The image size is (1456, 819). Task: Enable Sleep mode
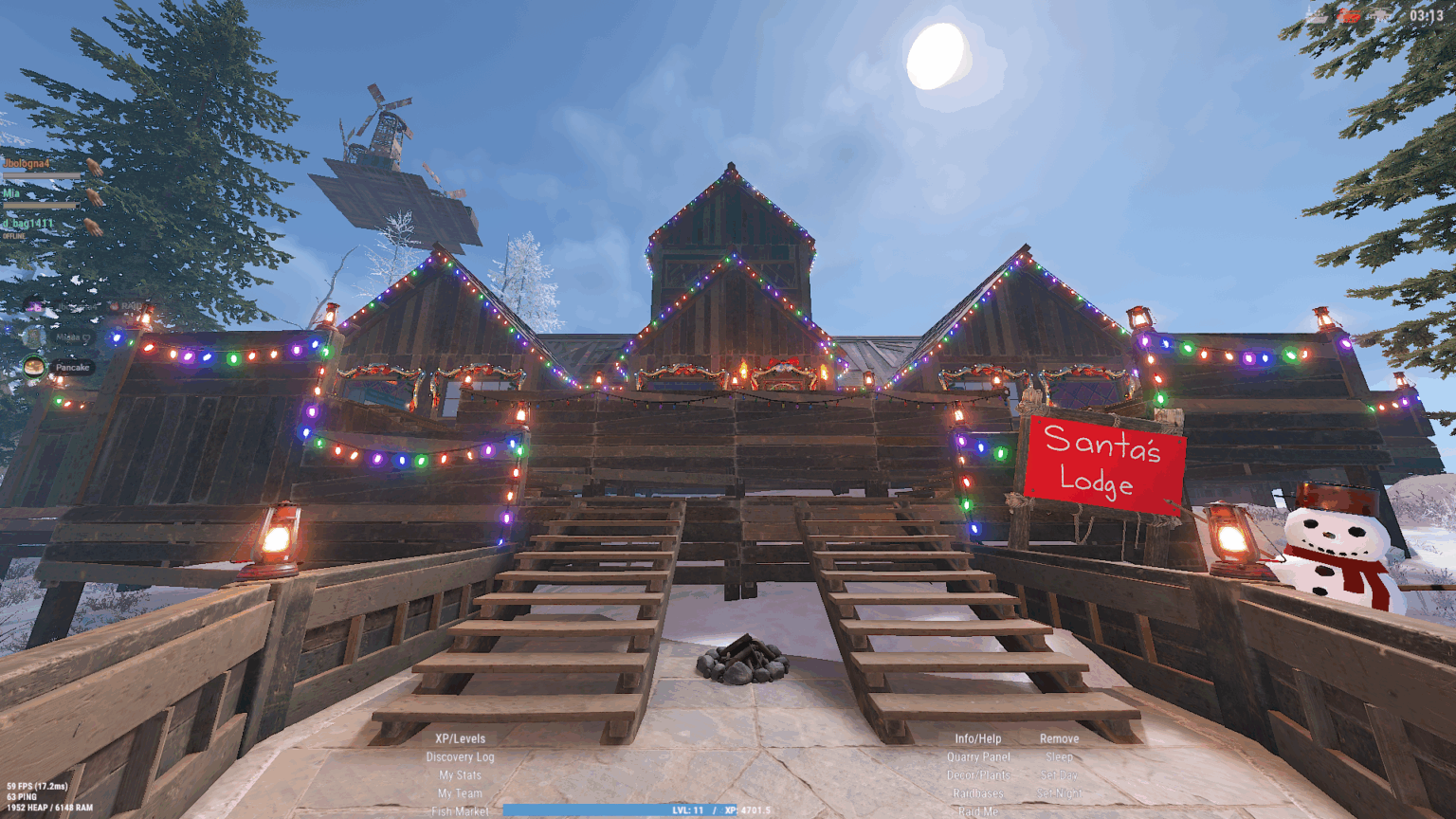pyautogui.click(x=1059, y=756)
